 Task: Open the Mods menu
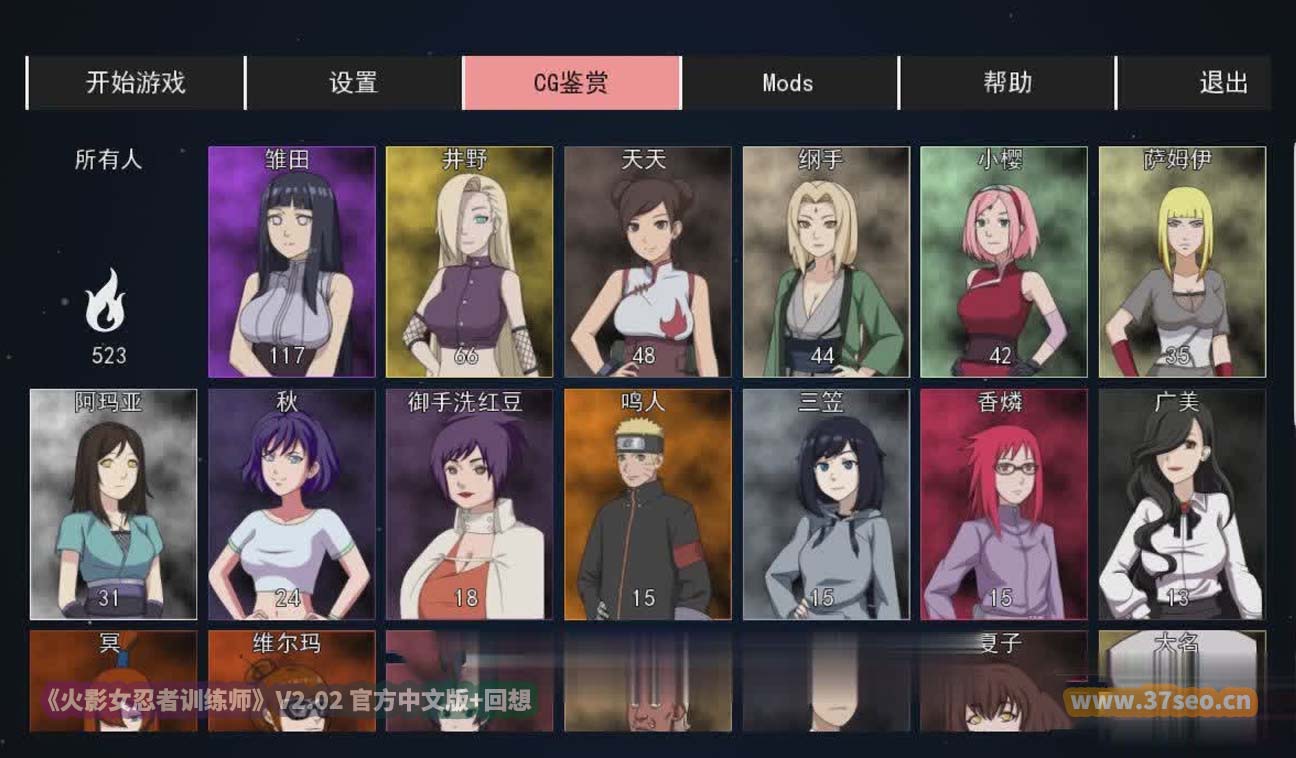[788, 83]
